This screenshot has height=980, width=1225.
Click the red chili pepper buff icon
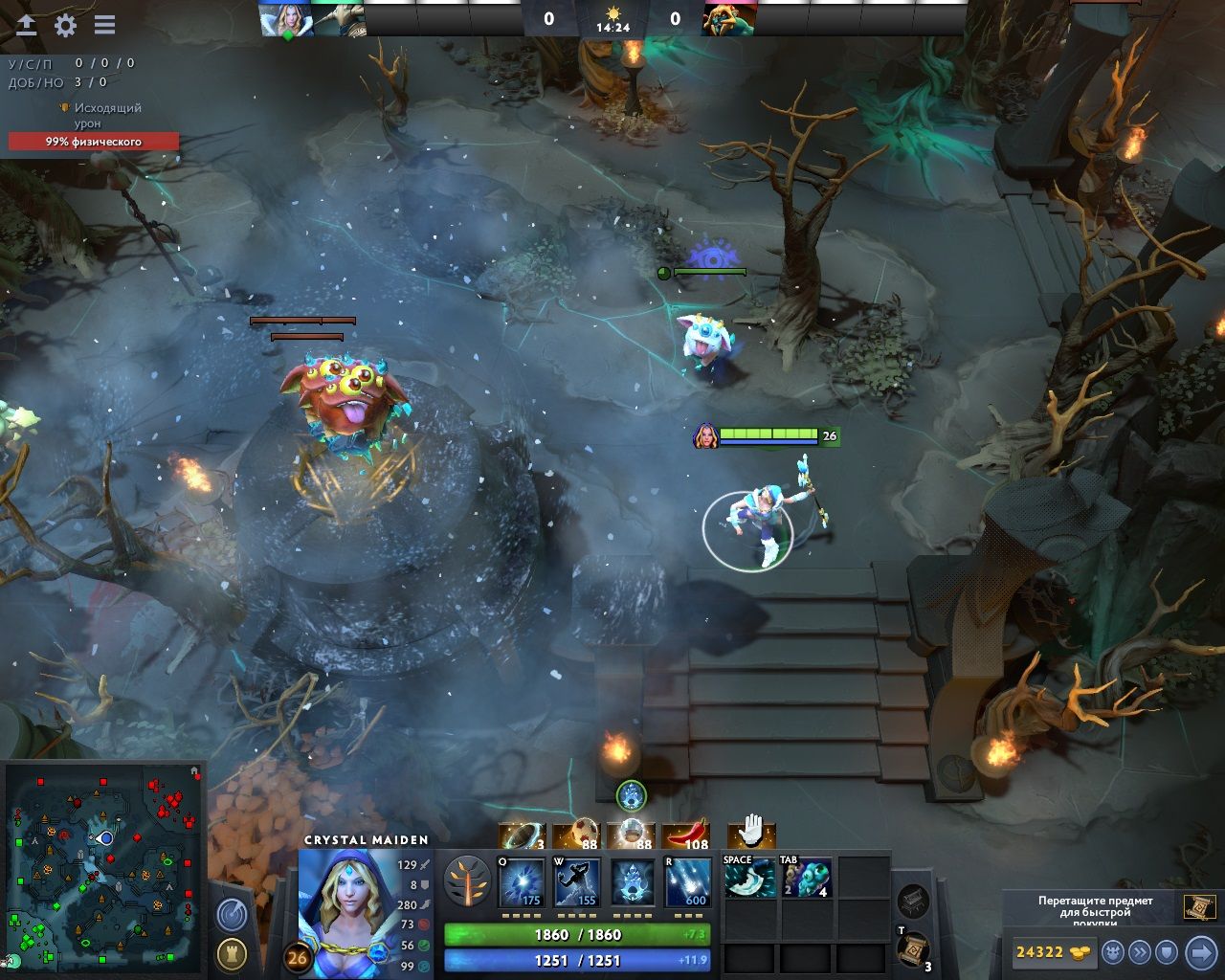(x=686, y=836)
